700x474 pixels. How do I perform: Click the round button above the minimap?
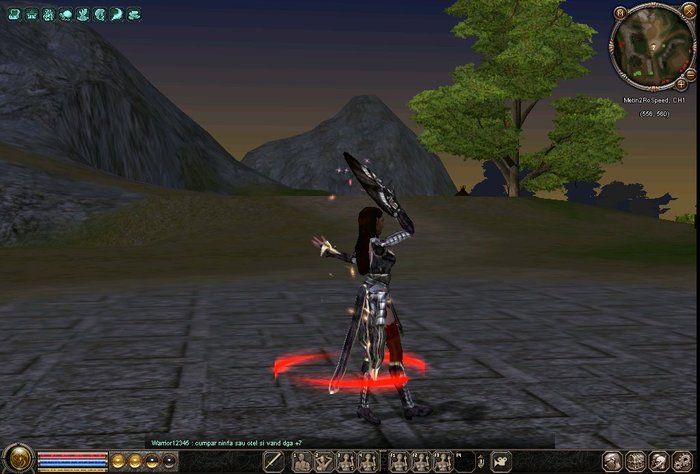[x=620, y=13]
